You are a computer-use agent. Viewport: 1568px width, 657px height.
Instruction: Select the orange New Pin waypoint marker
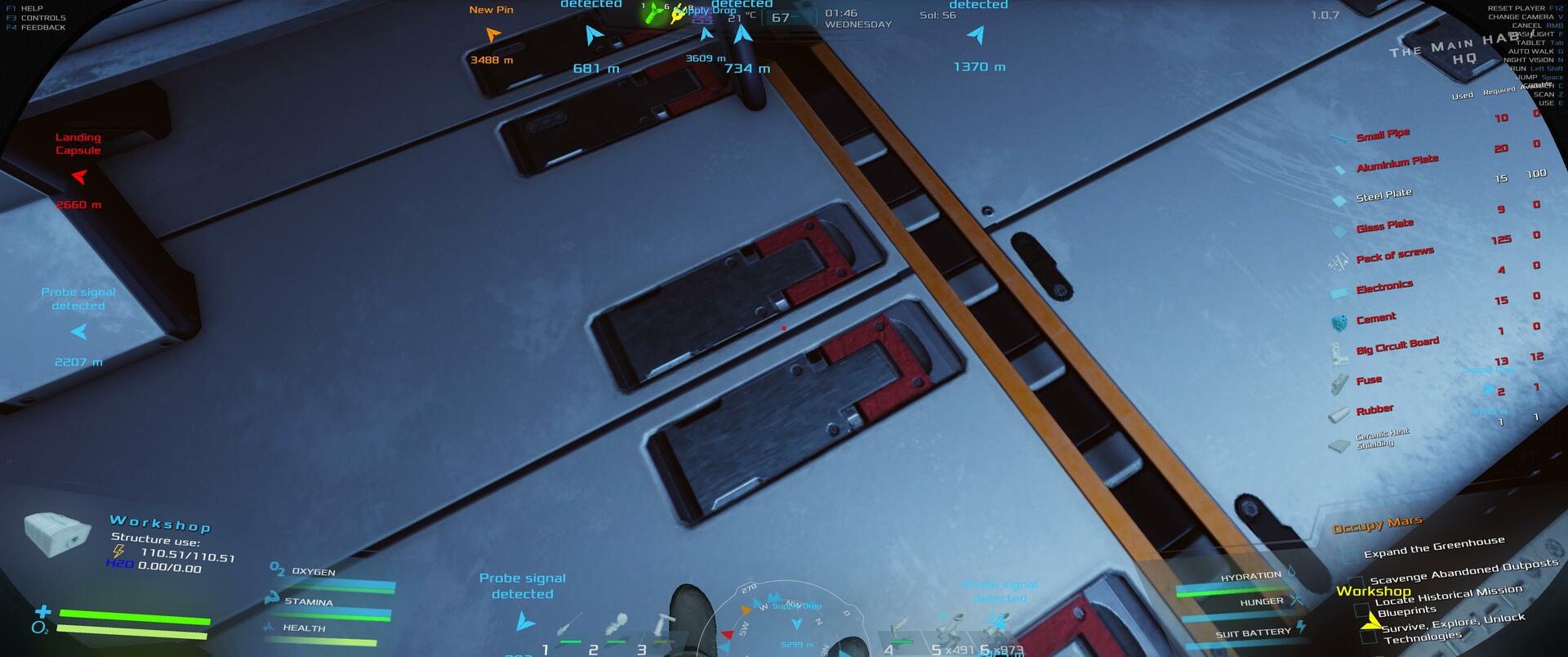[492, 35]
